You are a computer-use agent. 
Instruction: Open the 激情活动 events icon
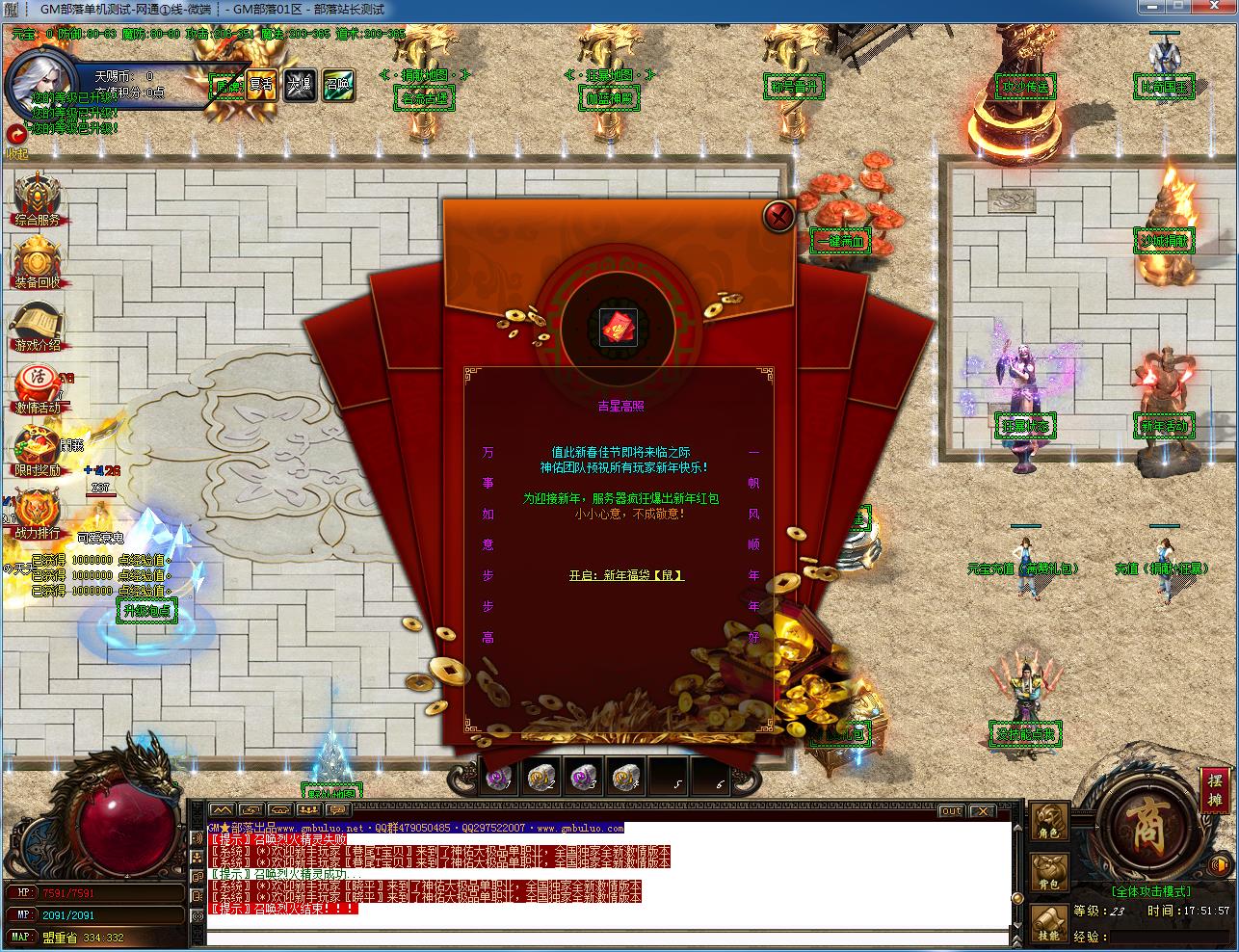click(37, 385)
